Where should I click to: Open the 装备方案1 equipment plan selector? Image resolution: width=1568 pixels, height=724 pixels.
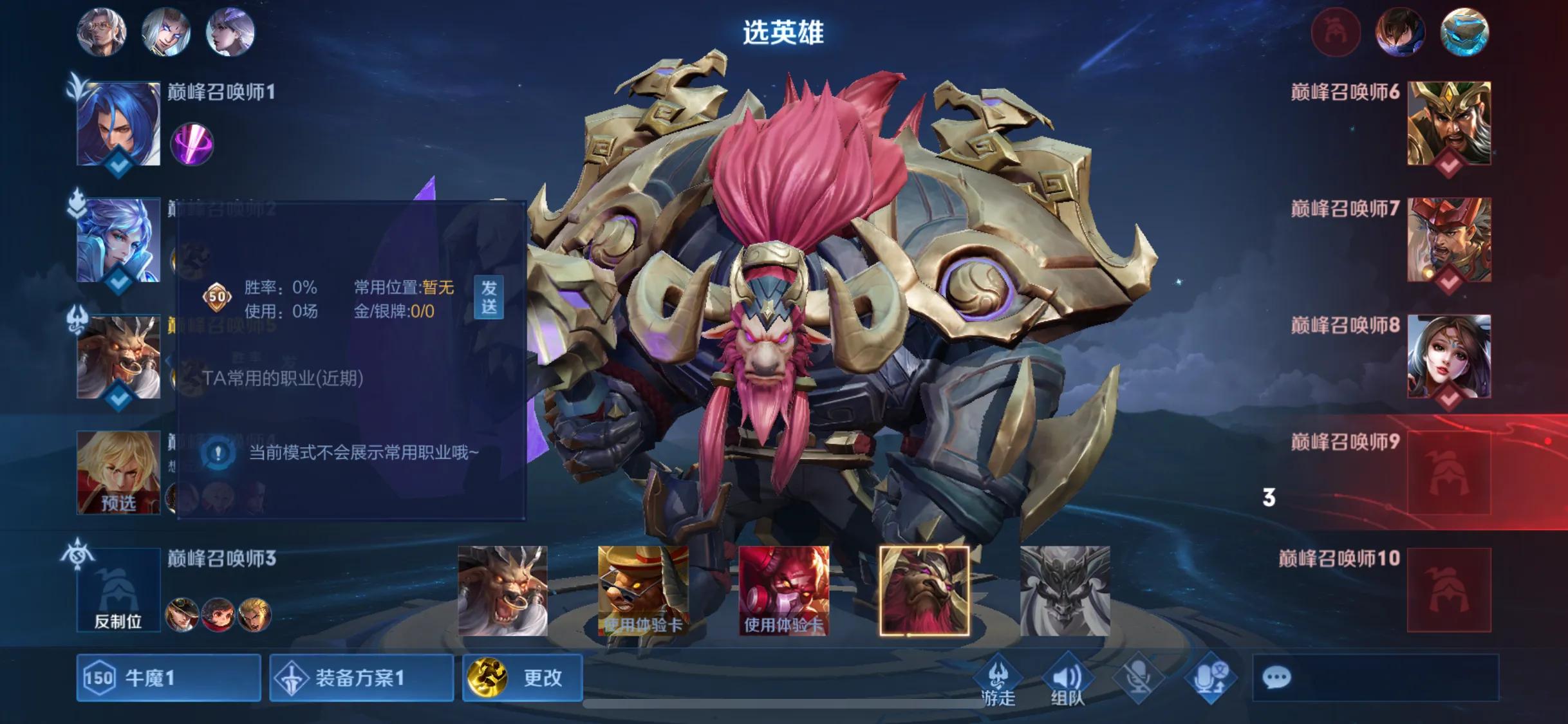(361, 677)
